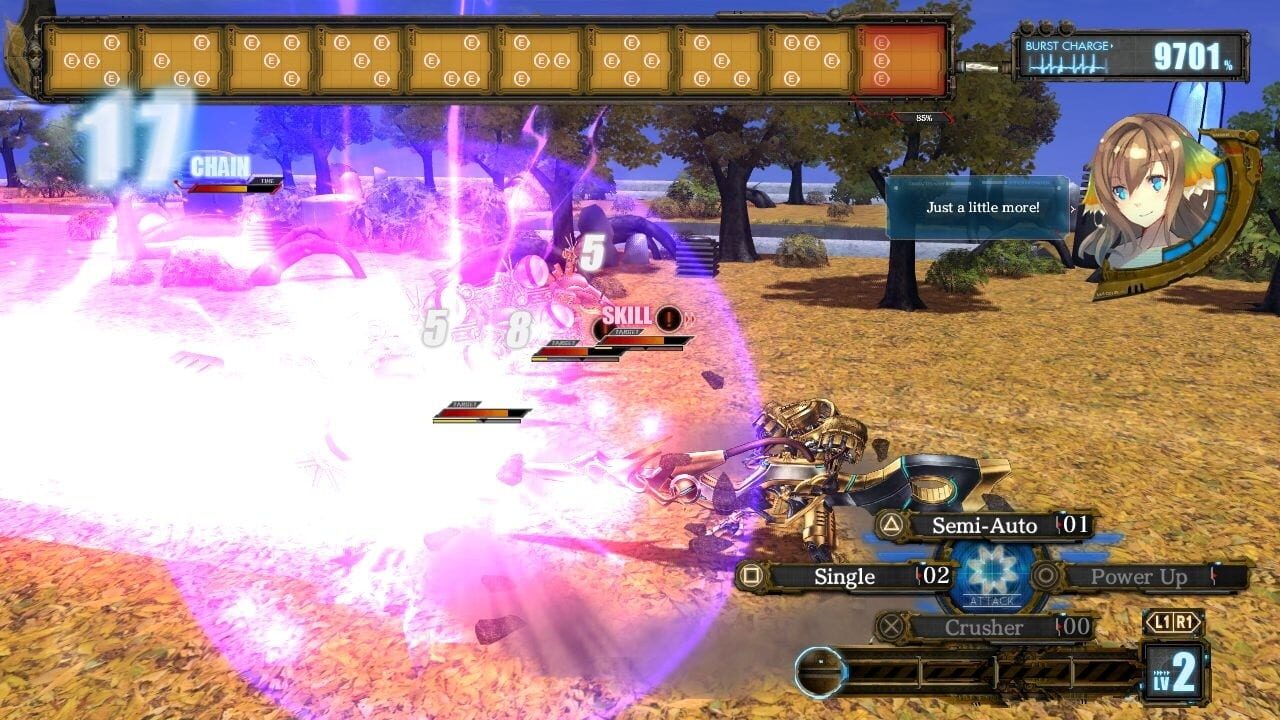Click the SKILL exclamation alert icon

click(668, 318)
